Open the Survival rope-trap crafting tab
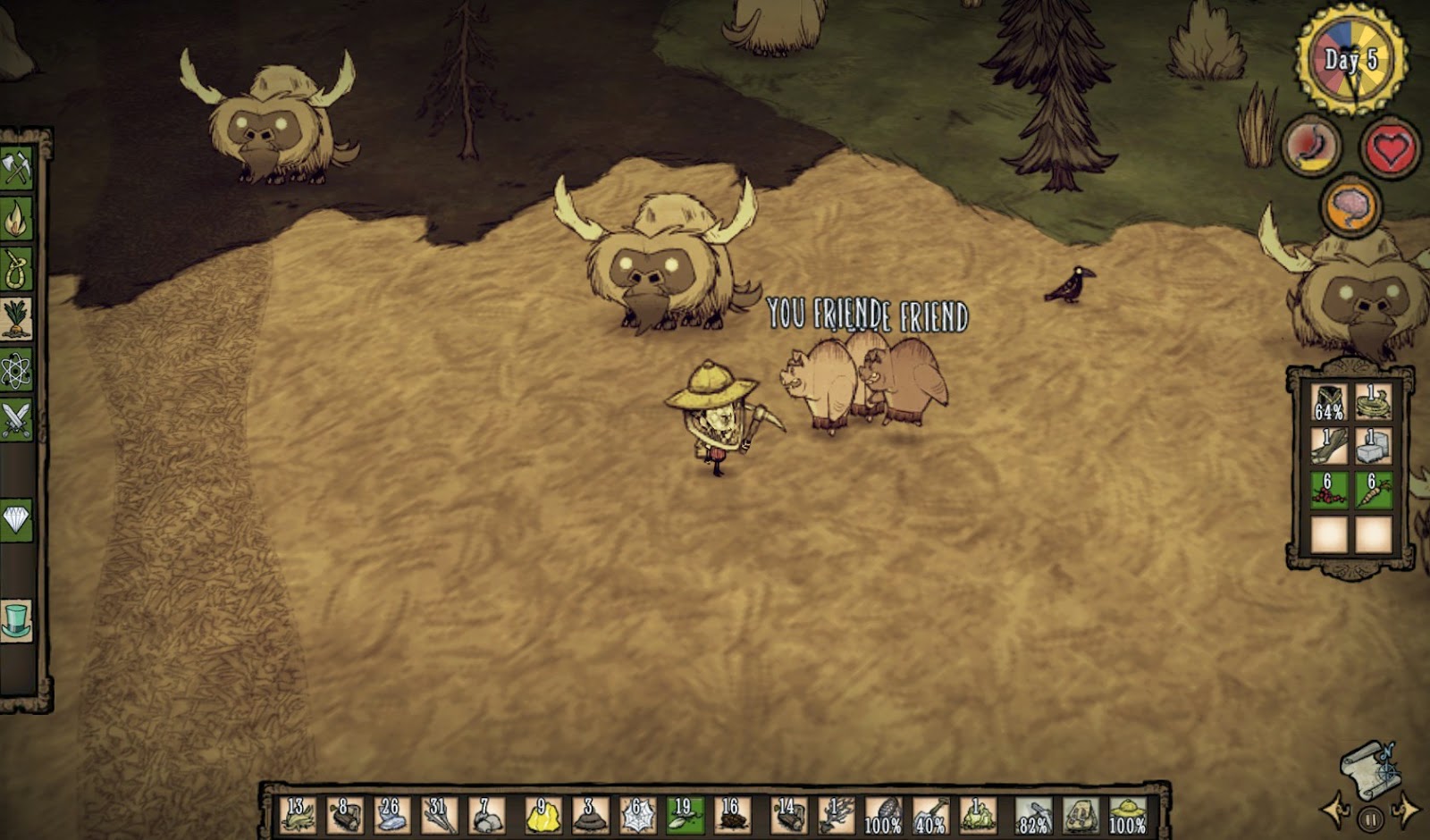 (x=16, y=269)
